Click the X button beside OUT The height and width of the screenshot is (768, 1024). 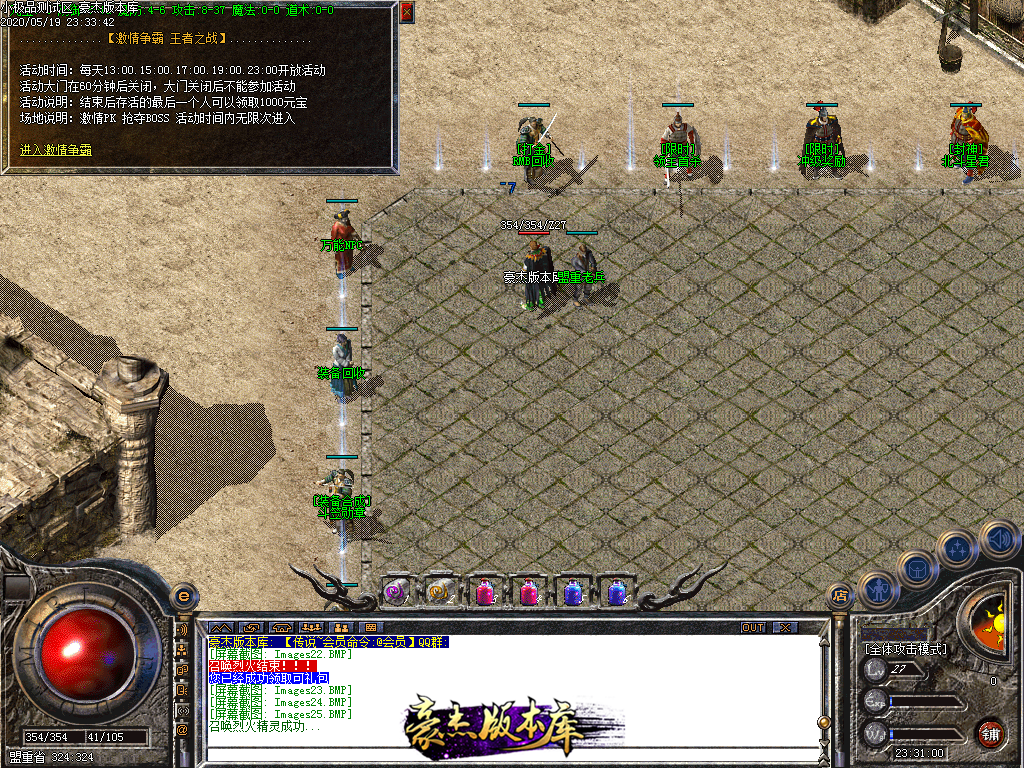click(x=785, y=627)
